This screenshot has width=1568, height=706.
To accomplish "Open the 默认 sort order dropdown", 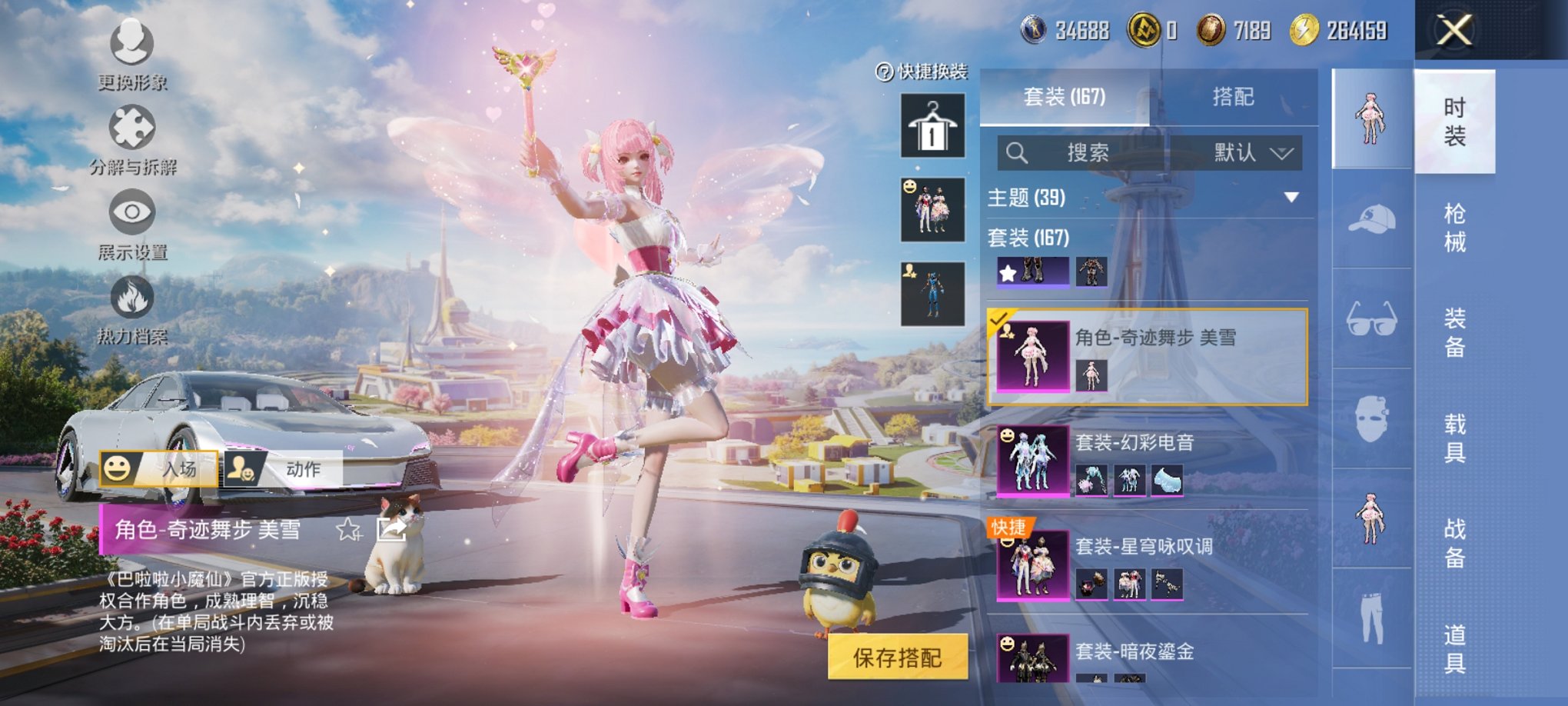I will [x=1251, y=152].
